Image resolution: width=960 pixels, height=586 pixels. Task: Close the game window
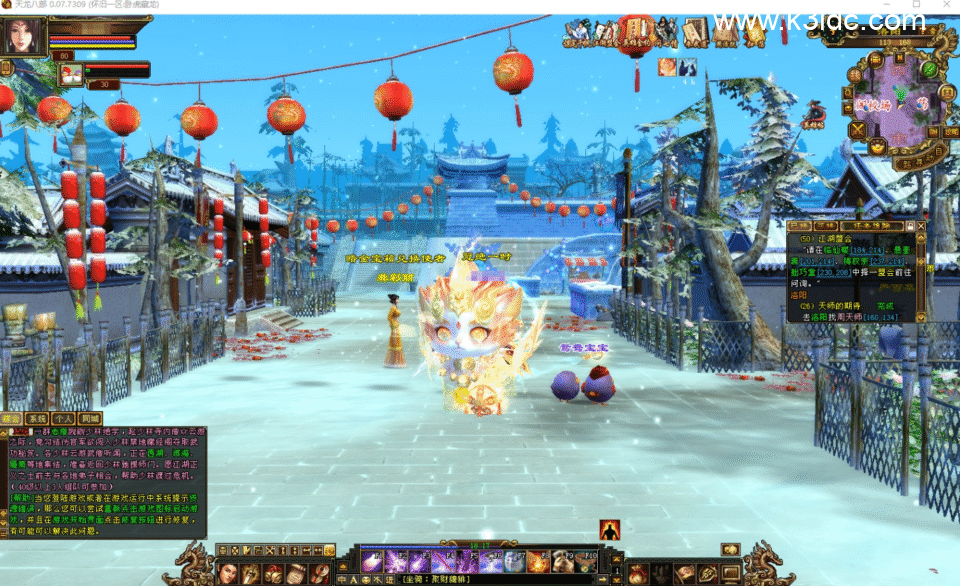click(x=941, y=7)
